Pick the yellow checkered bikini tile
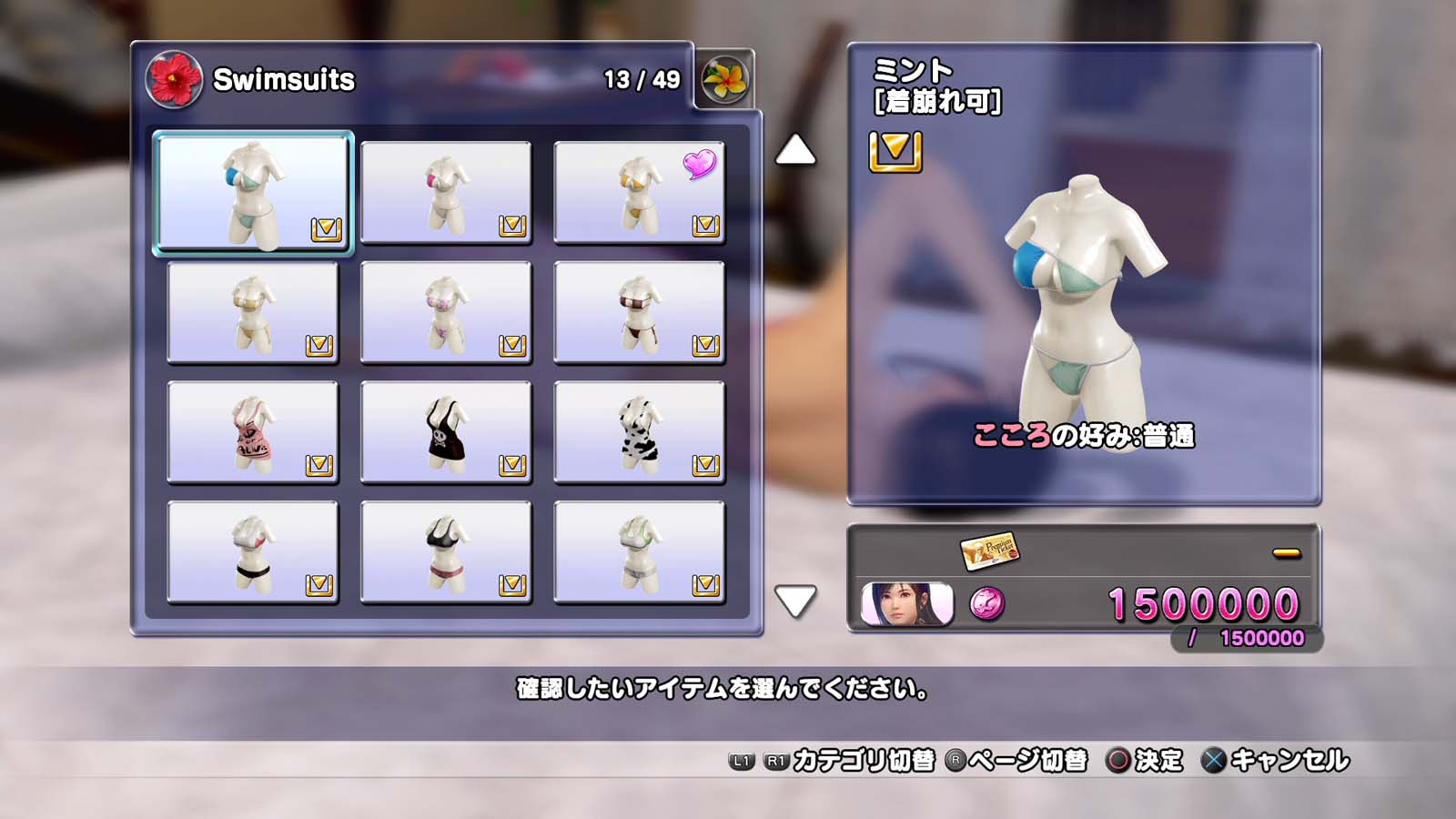Image resolution: width=1456 pixels, height=819 pixels. coord(252,312)
